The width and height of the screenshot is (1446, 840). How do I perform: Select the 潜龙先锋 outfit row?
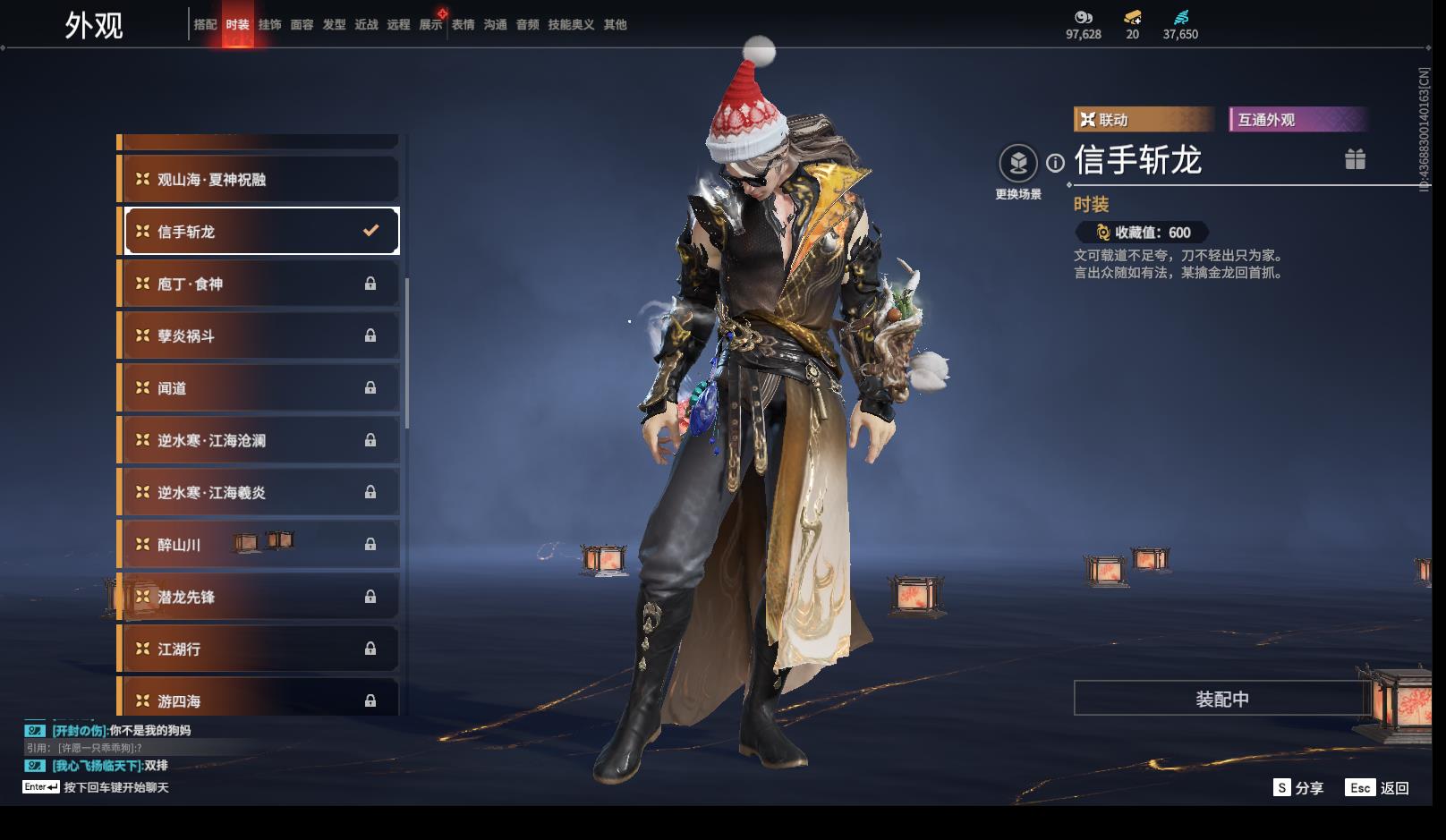point(259,597)
